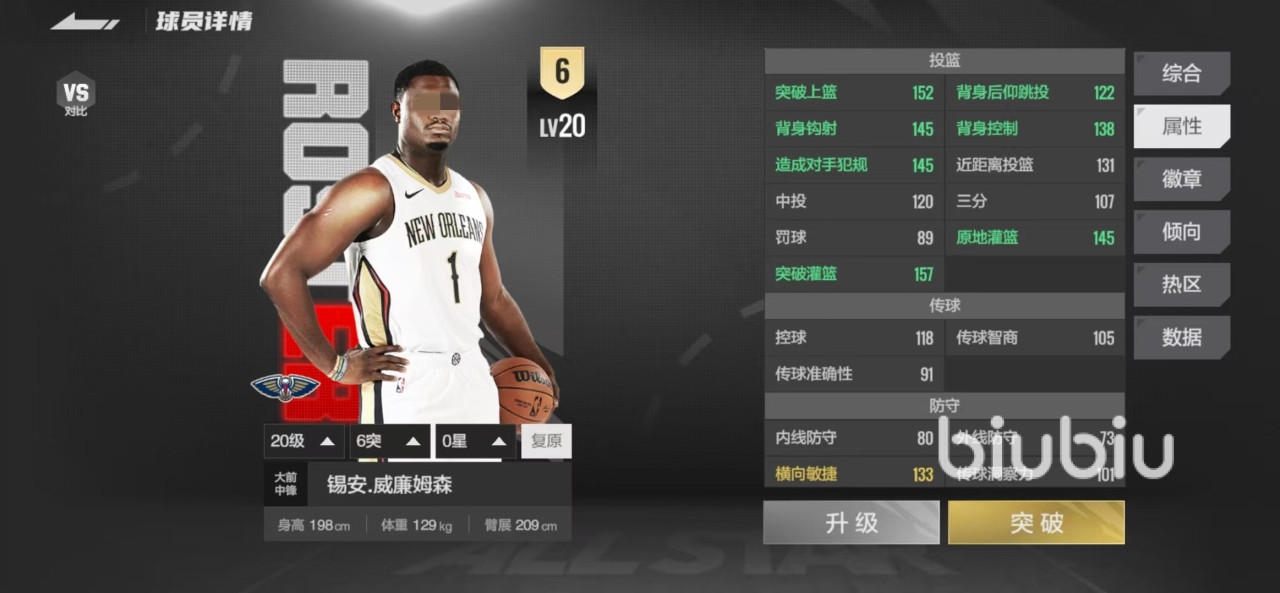The width and height of the screenshot is (1280, 593).
Task: Switch to the 综合 overview tab
Action: pyautogui.click(x=1181, y=73)
